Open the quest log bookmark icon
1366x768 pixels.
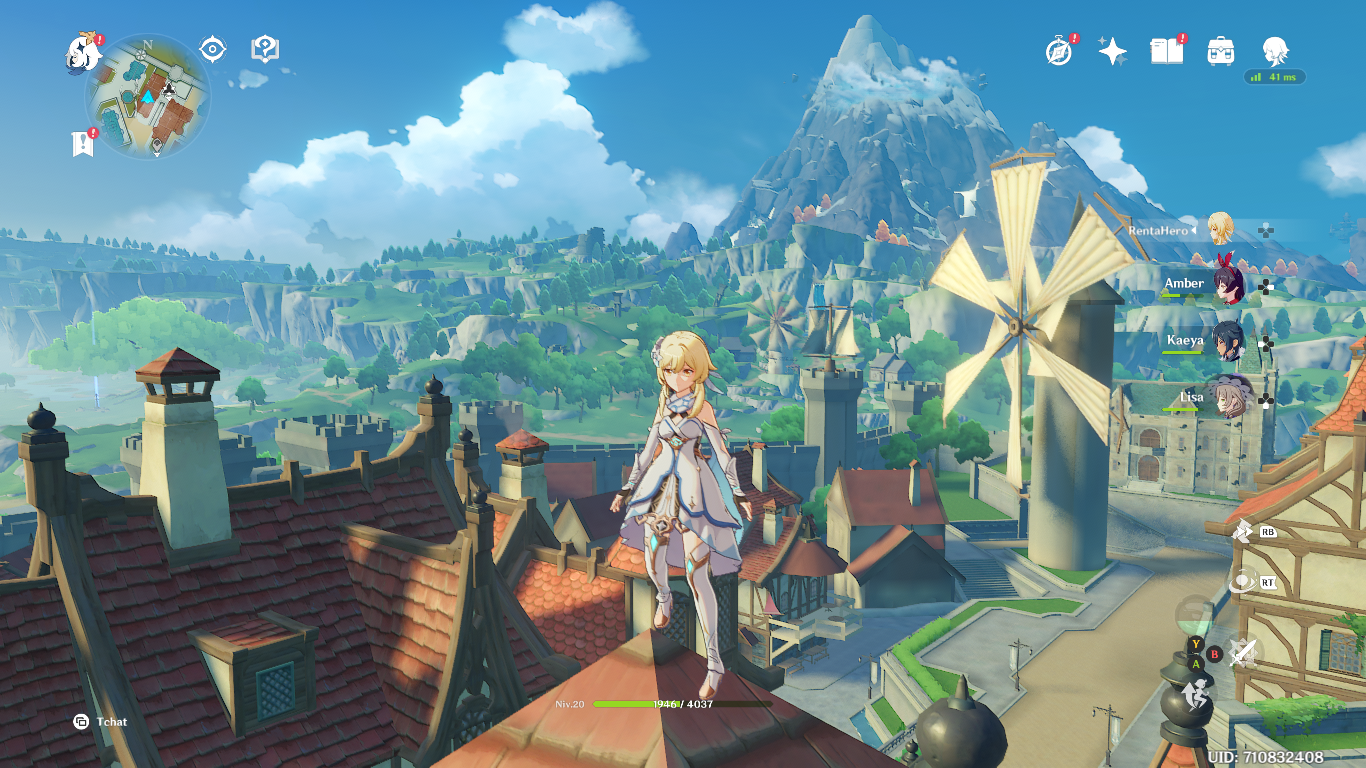pos(83,144)
